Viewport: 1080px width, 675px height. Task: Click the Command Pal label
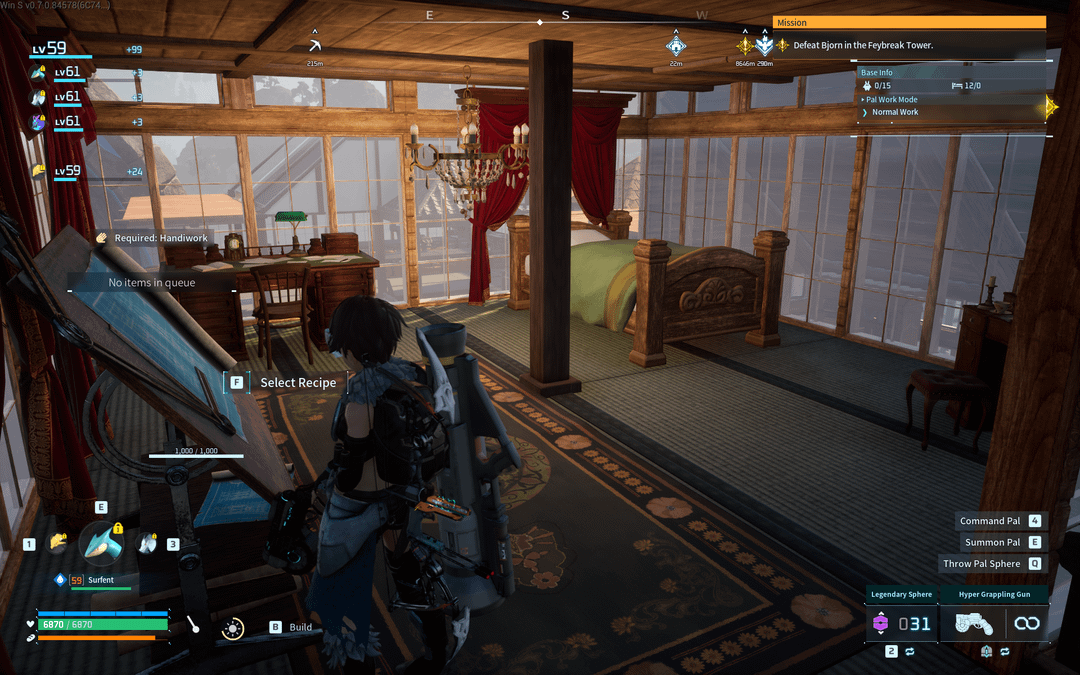(990, 521)
